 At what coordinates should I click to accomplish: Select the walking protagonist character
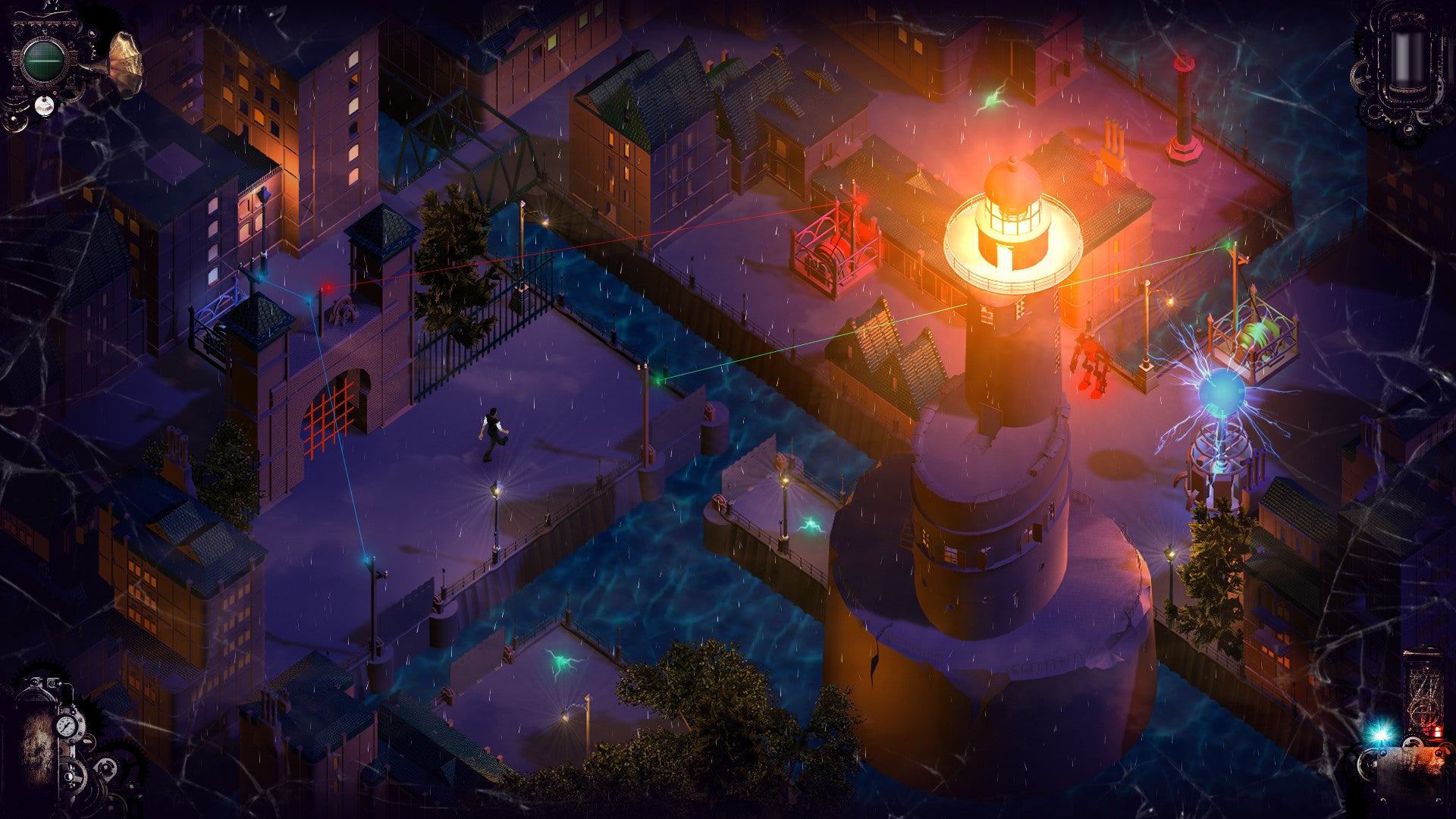[491, 432]
